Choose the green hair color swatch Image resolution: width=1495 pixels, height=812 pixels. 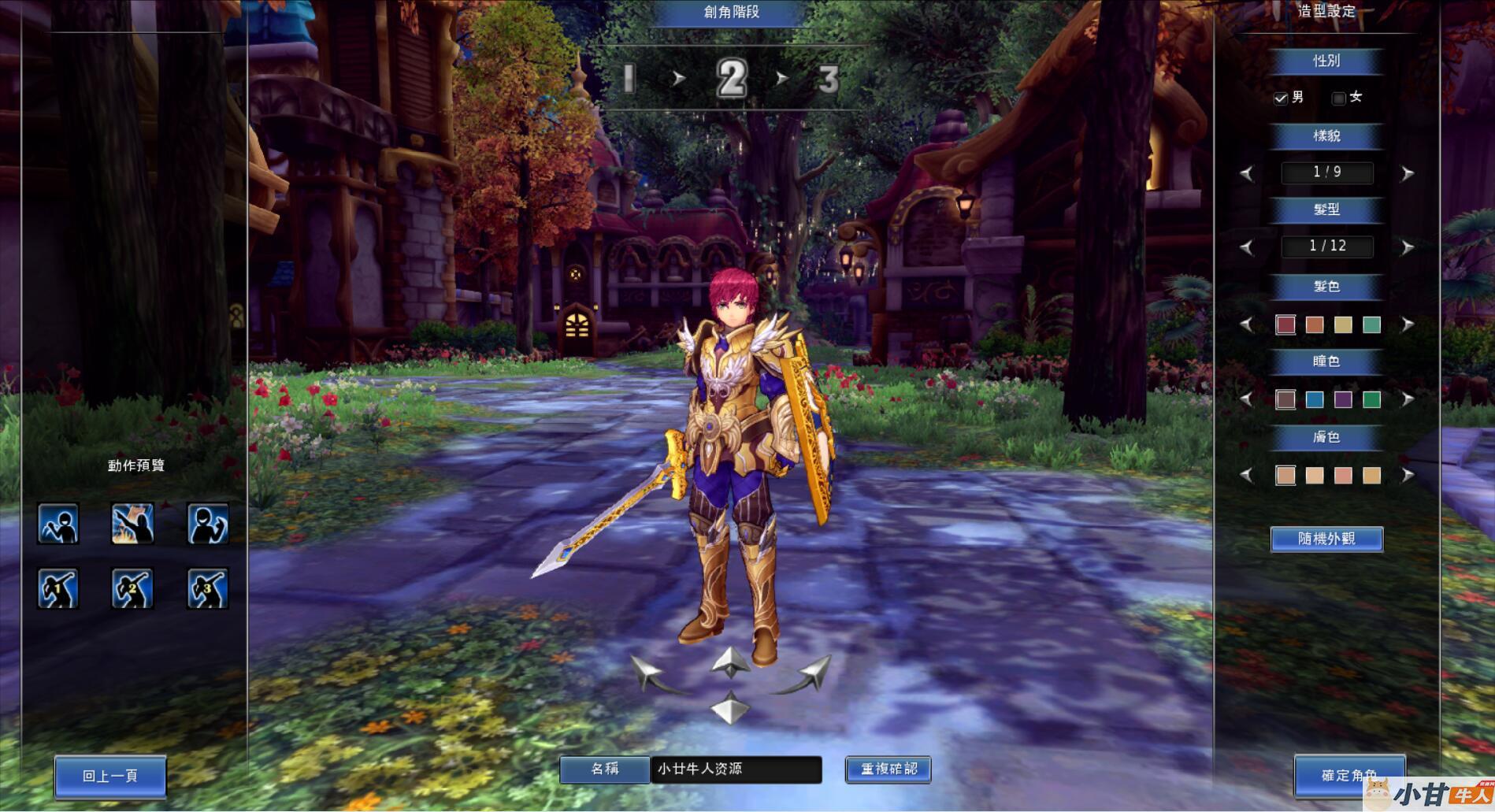pyautogui.click(x=1371, y=324)
